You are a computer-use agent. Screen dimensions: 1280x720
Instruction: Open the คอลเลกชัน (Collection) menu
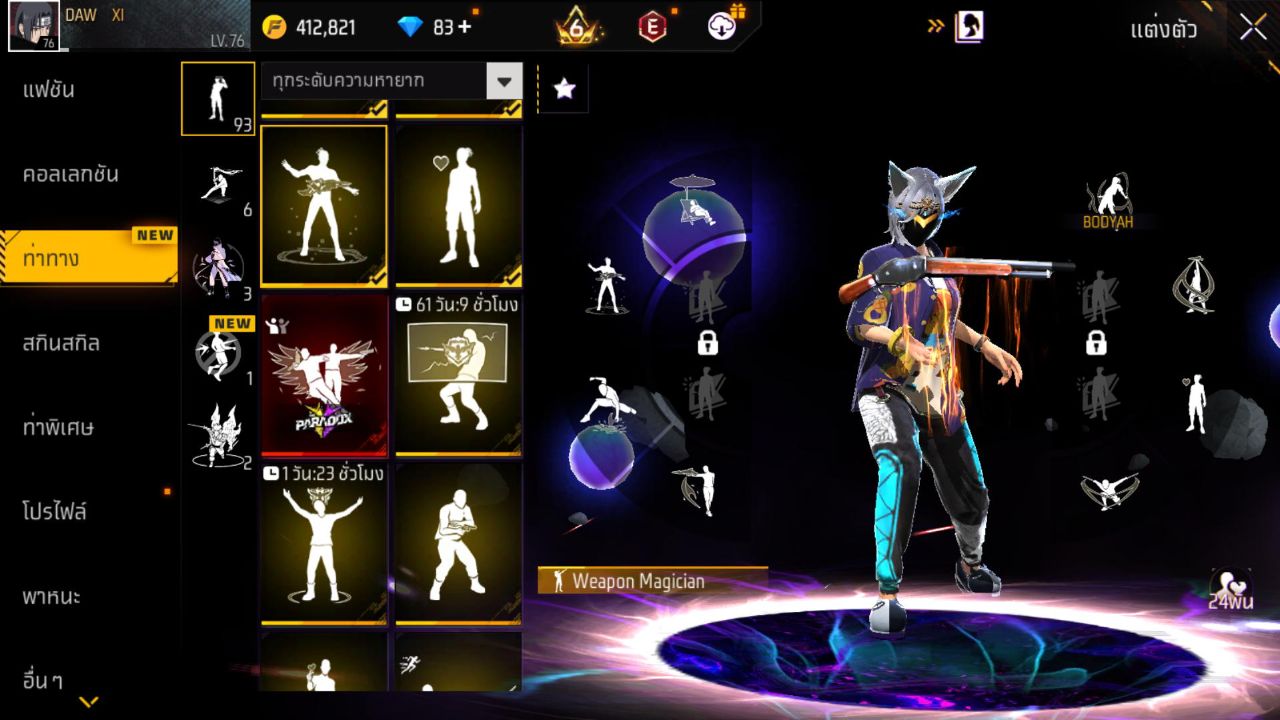71,174
